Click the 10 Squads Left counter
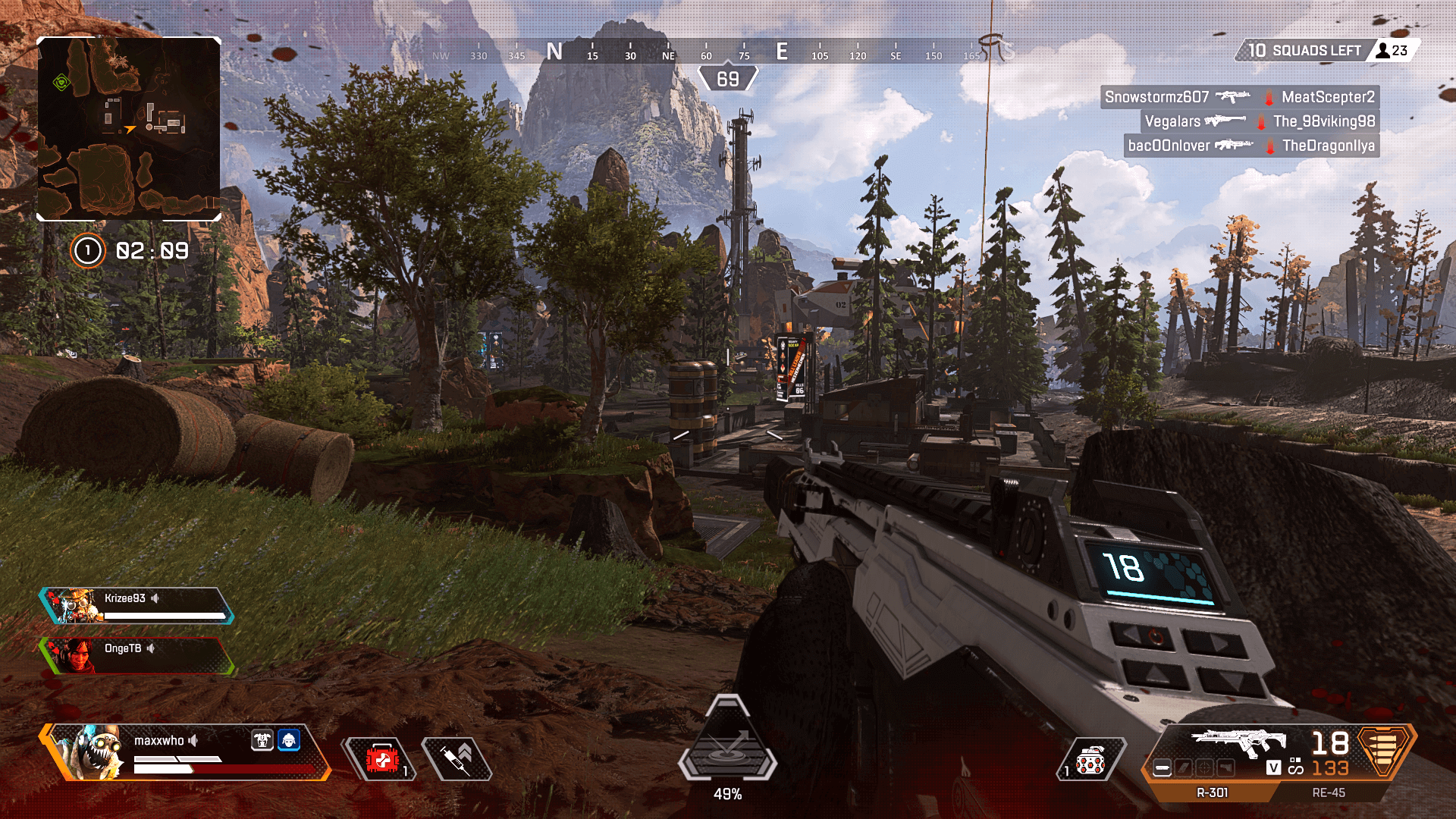1456x819 pixels. pos(1304,51)
